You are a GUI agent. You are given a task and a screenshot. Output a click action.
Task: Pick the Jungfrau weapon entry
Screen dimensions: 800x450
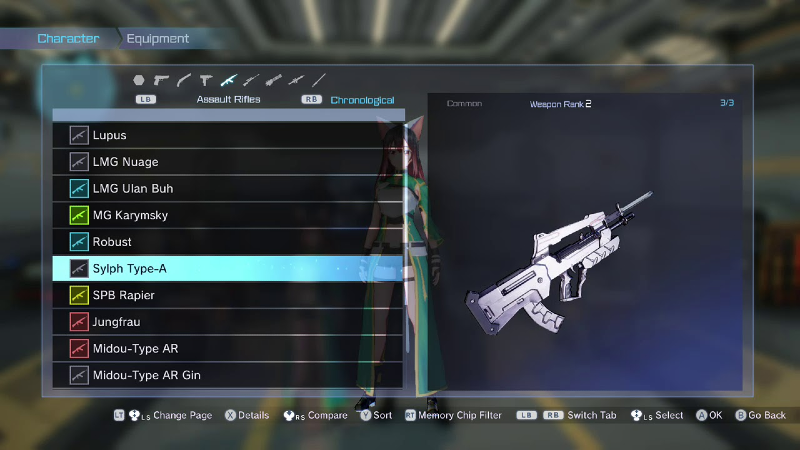pos(228,322)
